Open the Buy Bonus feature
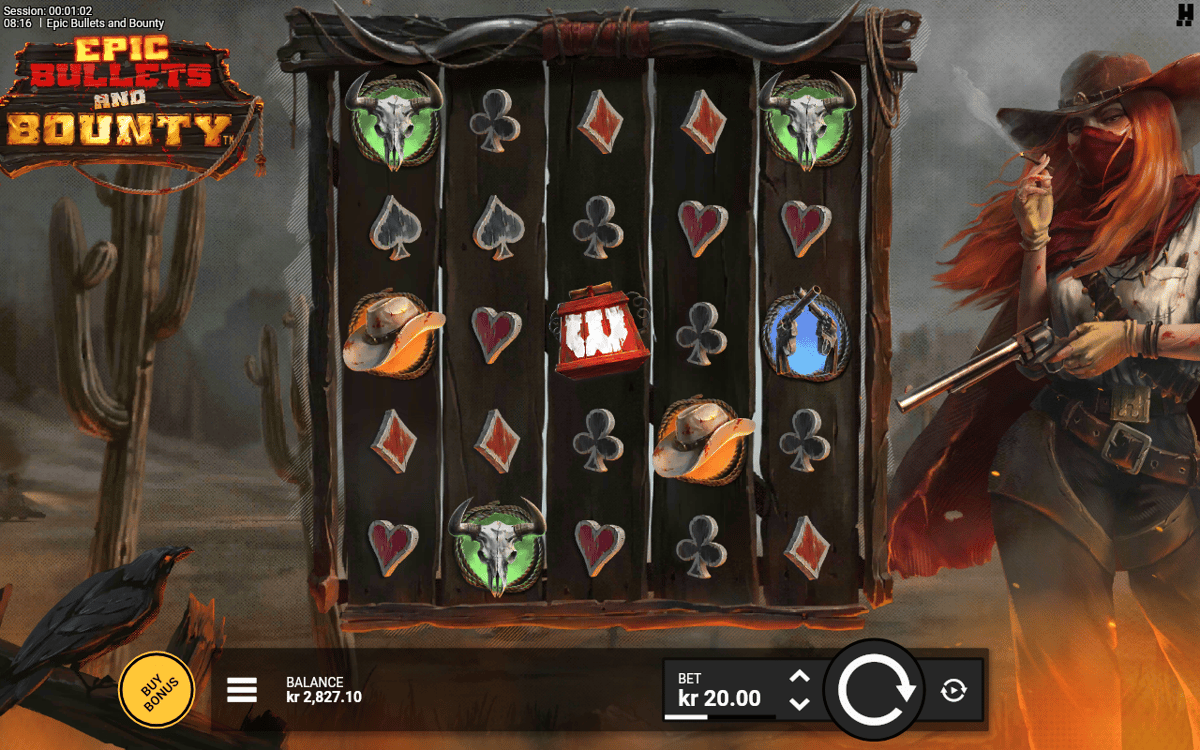 coord(156,690)
